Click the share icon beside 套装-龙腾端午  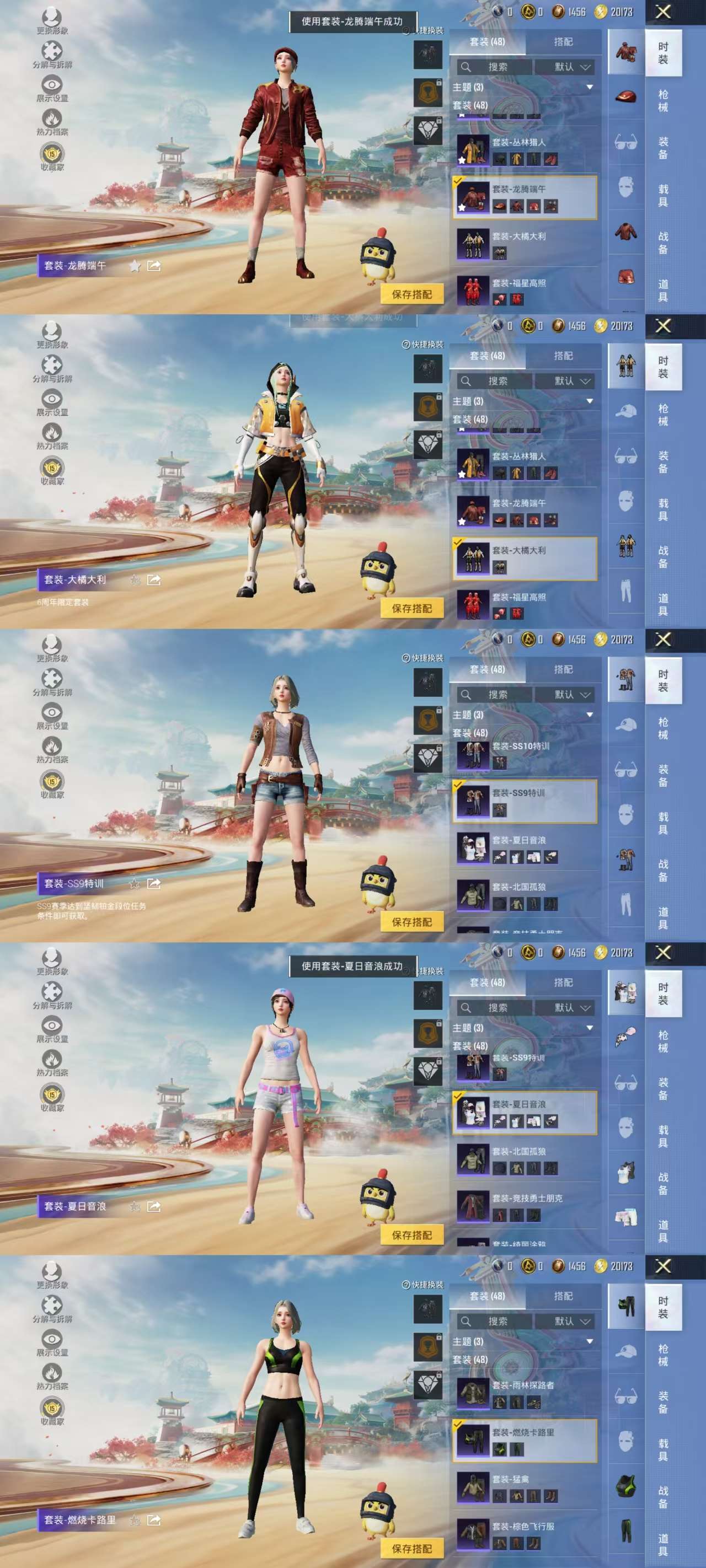pyautogui.click(x=154, y=267)
